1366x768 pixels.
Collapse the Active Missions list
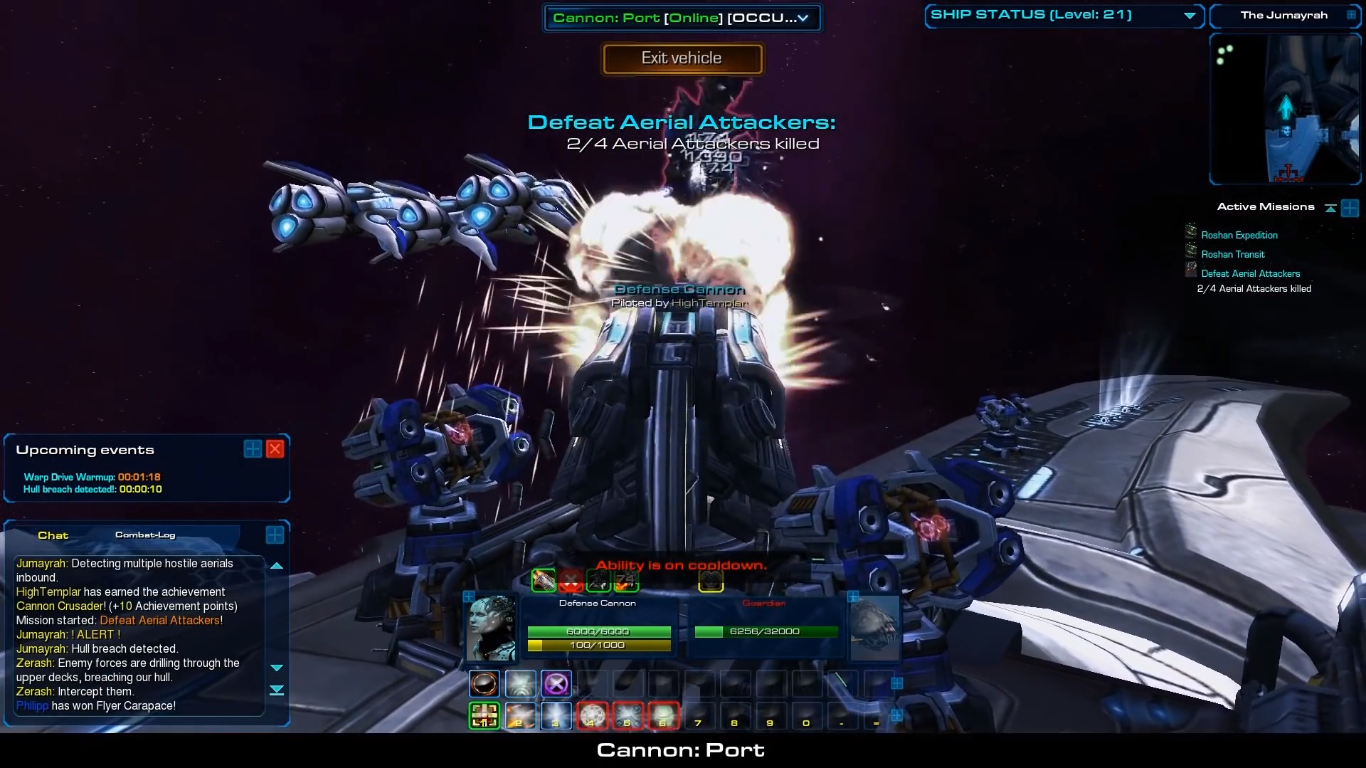click(1330, 208)
